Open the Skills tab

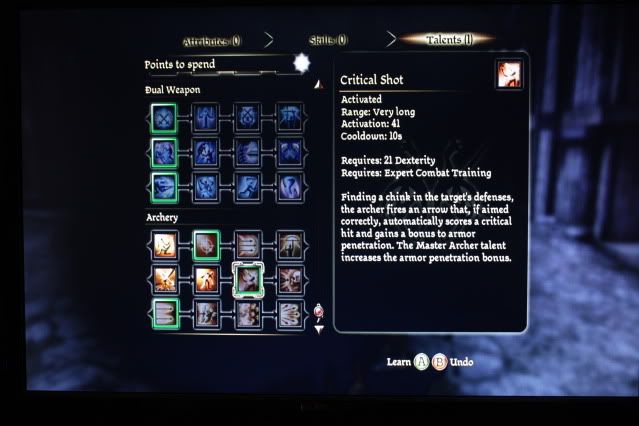point(327,41)
